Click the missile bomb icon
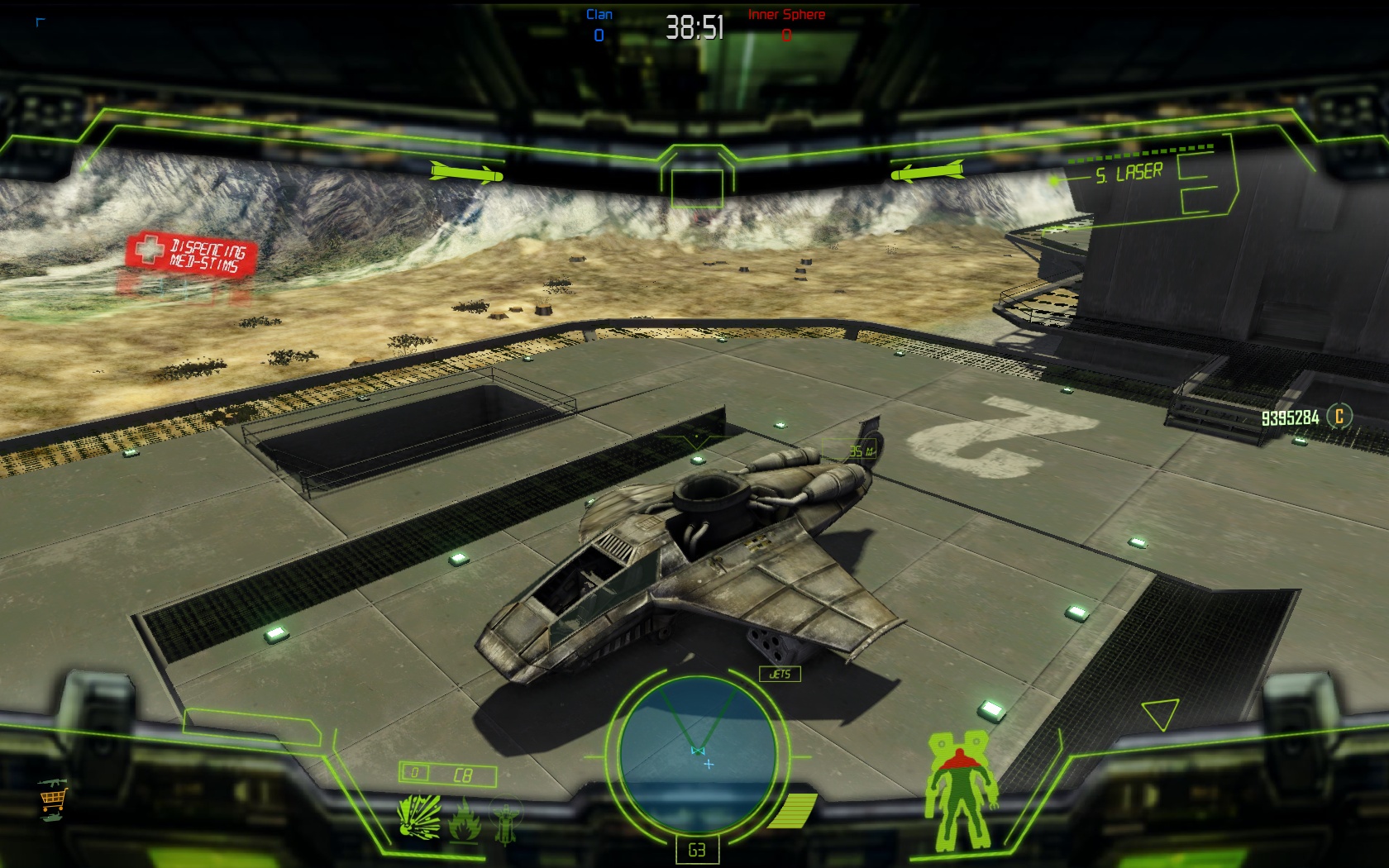This screenshot has height=868, width=1389. coord(505,822)
